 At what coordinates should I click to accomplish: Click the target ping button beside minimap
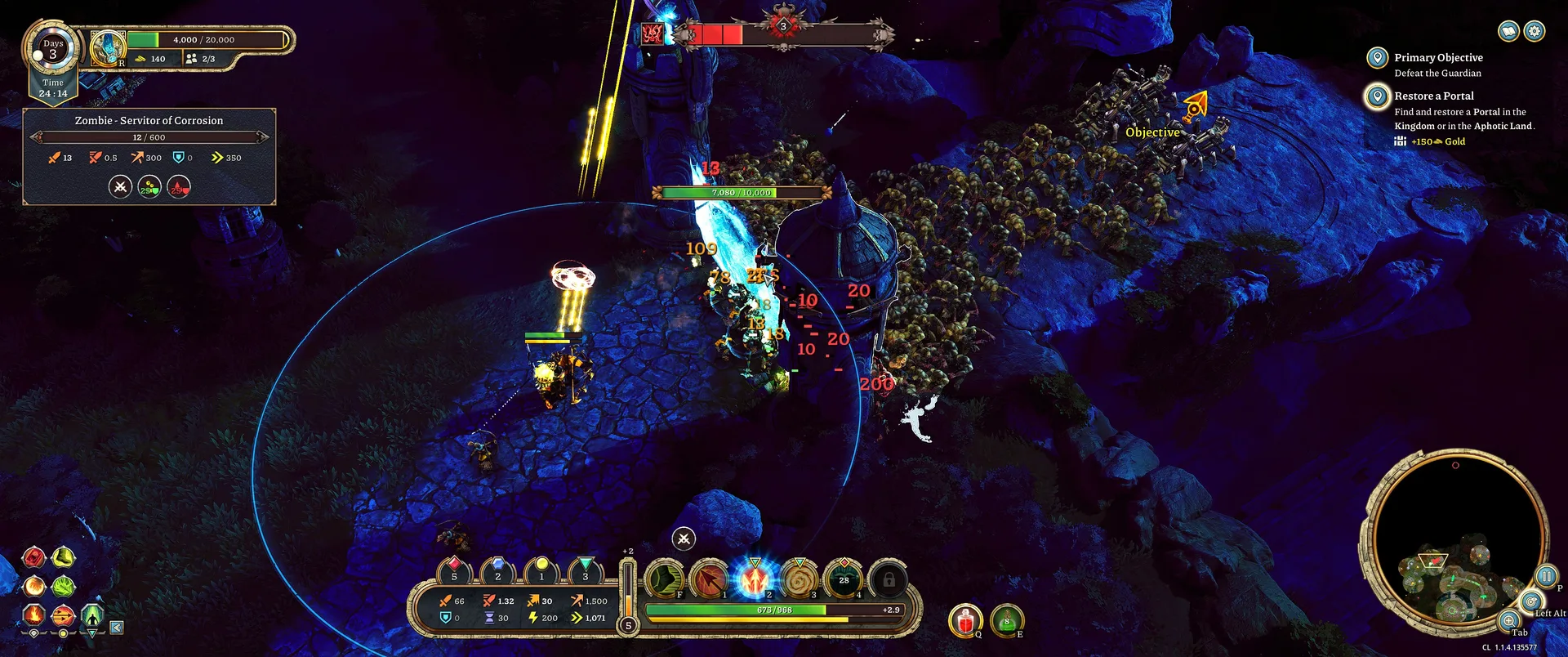(1530, 602)
